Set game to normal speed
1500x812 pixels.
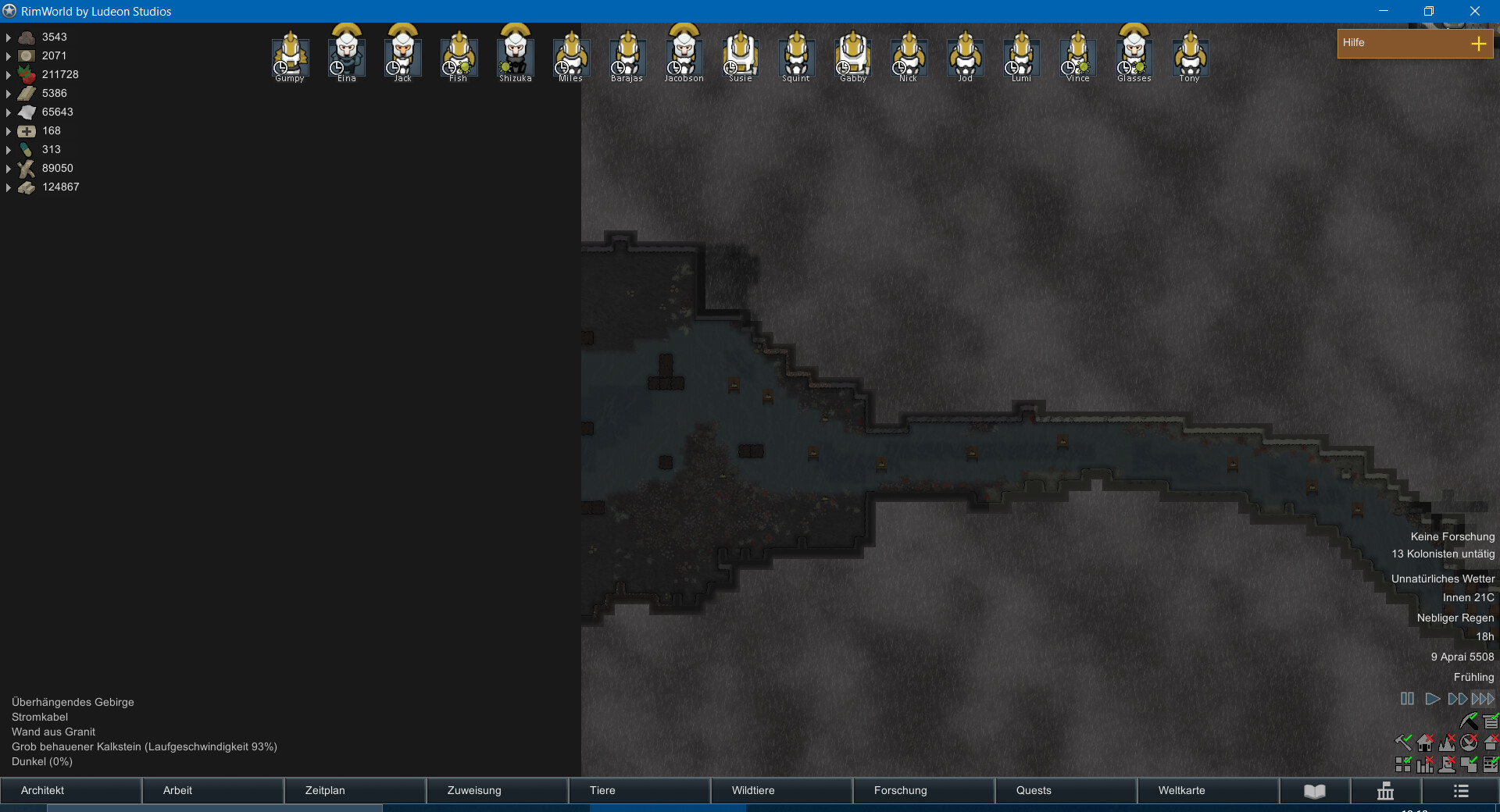1432,699
